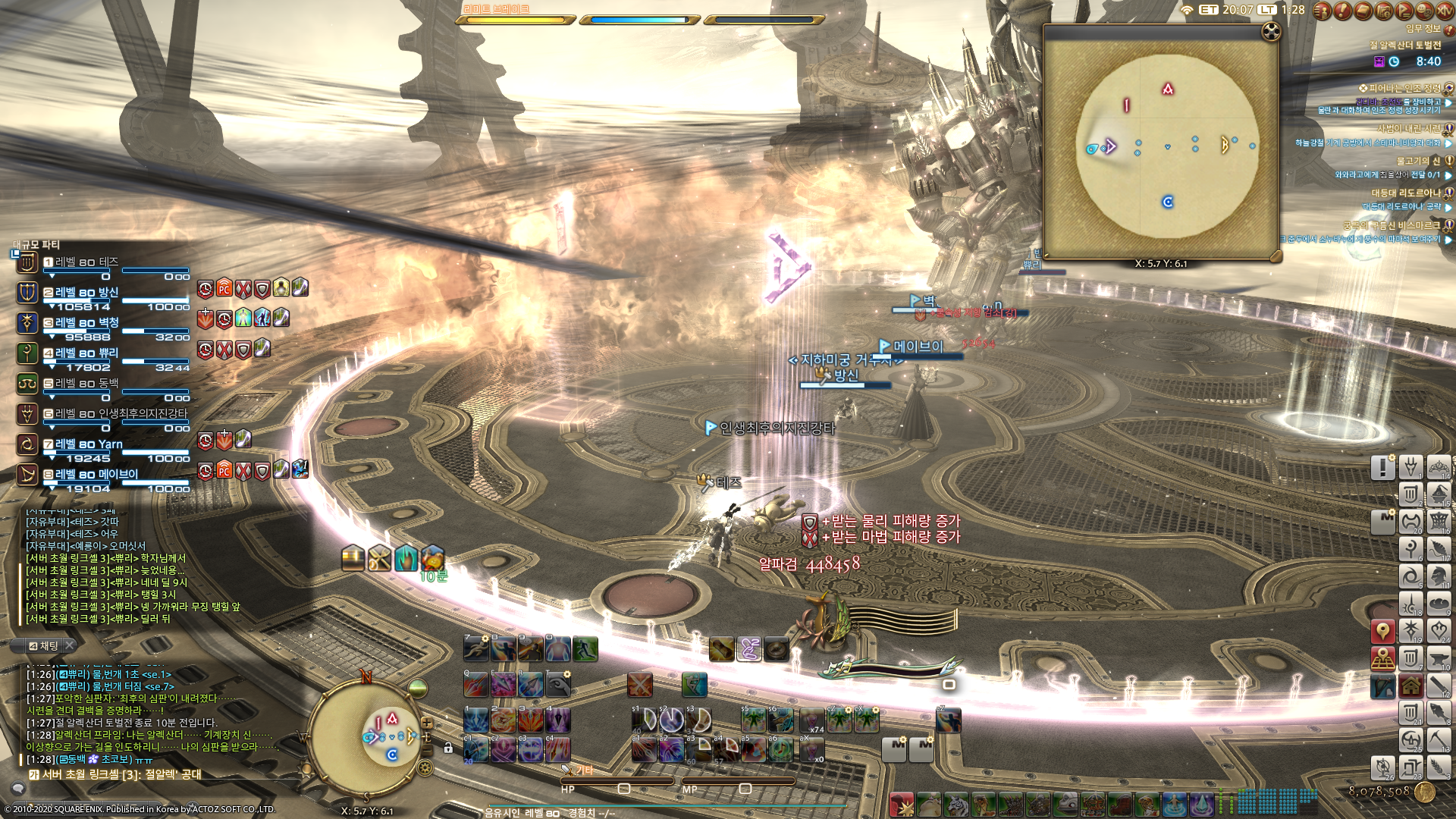The width and height of the screenshot is (1456, 819).
Task: Close the 채팅 chat tab
Action: click(70, 645)
